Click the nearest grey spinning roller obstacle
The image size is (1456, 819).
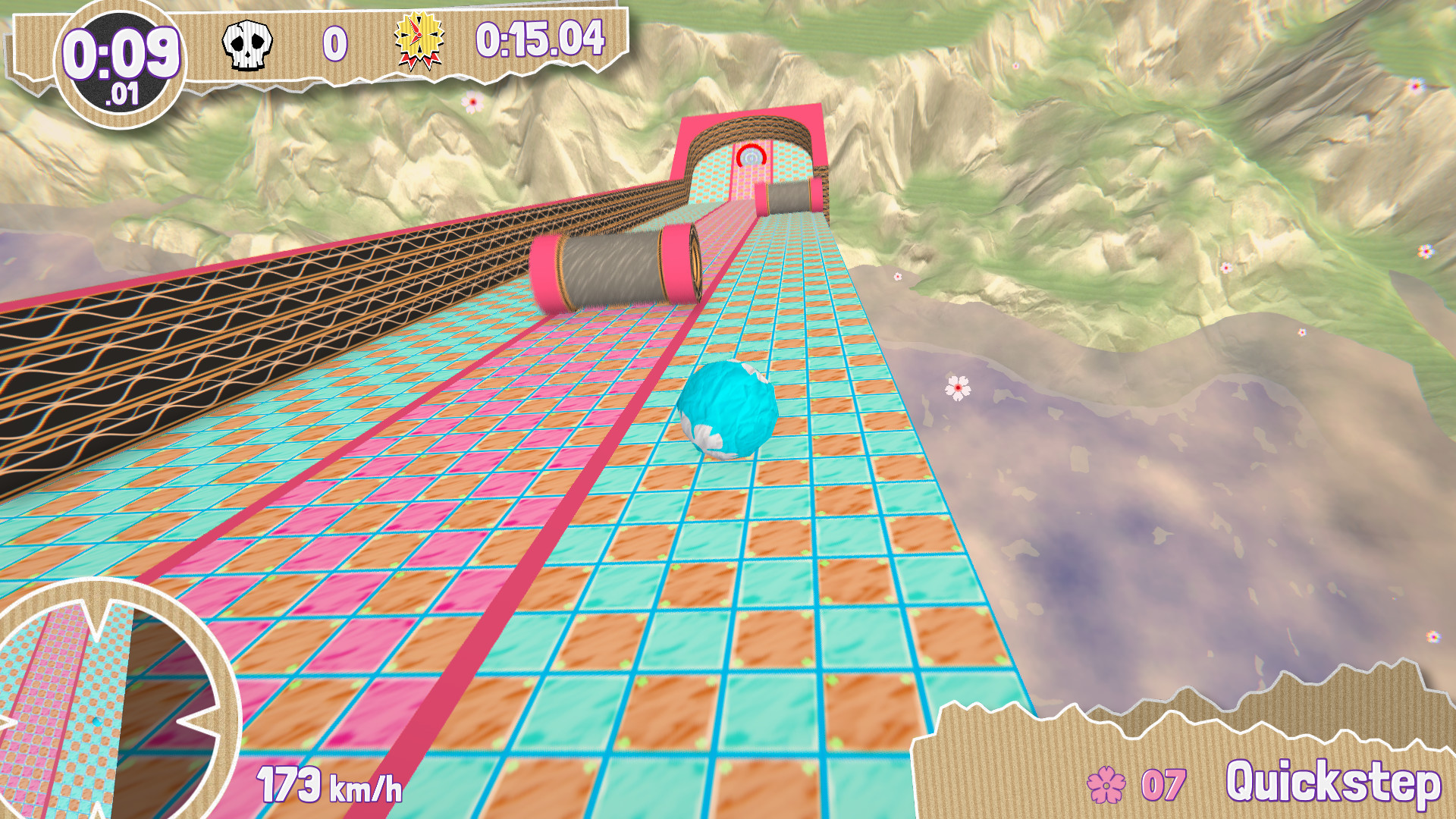(x=614, y=269)
